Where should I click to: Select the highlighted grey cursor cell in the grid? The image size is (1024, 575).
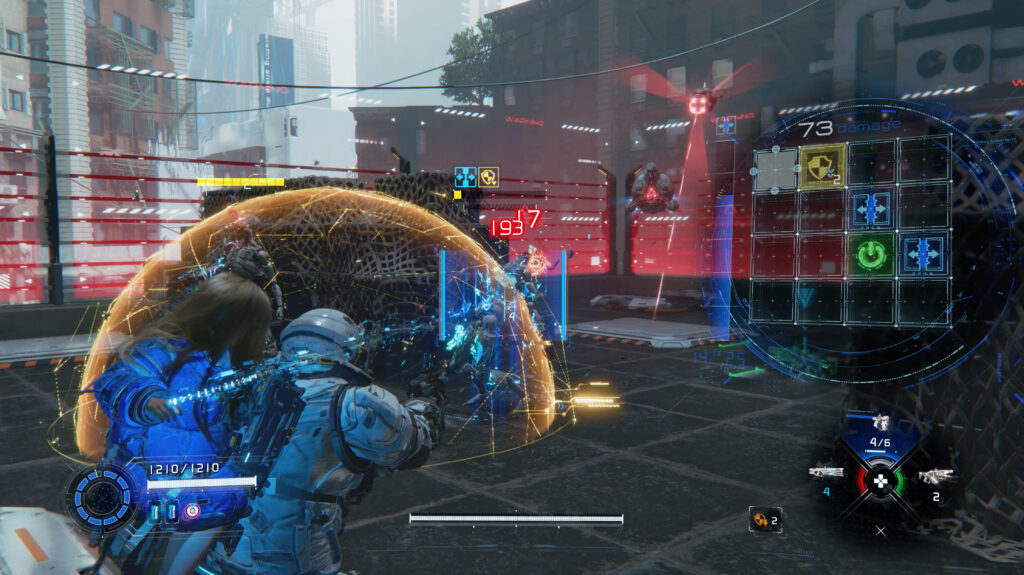pyautogui.click(x=776, y=169)
